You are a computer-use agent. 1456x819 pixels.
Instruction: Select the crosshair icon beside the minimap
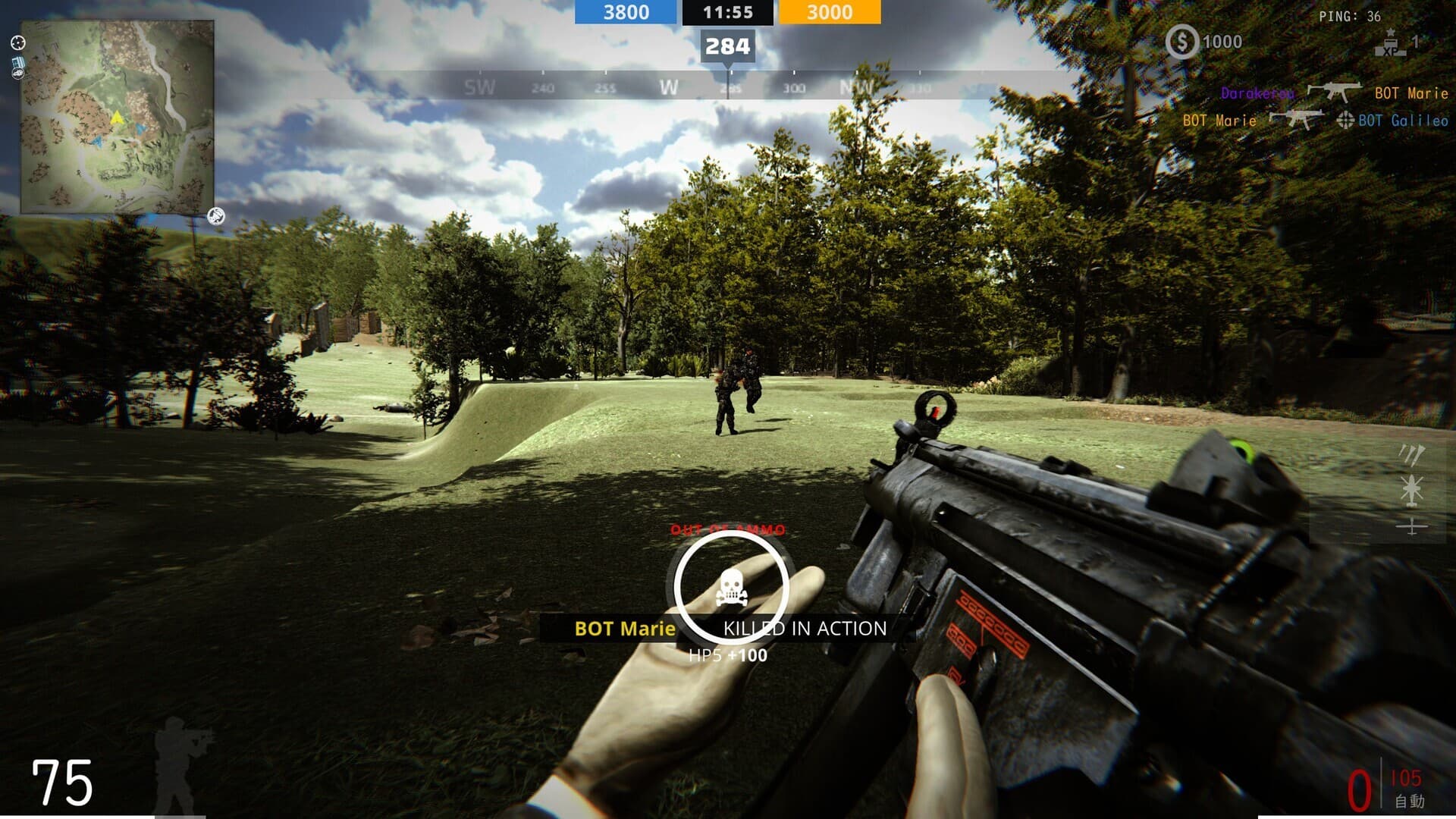pyautogui.click(x=18, y=43)
